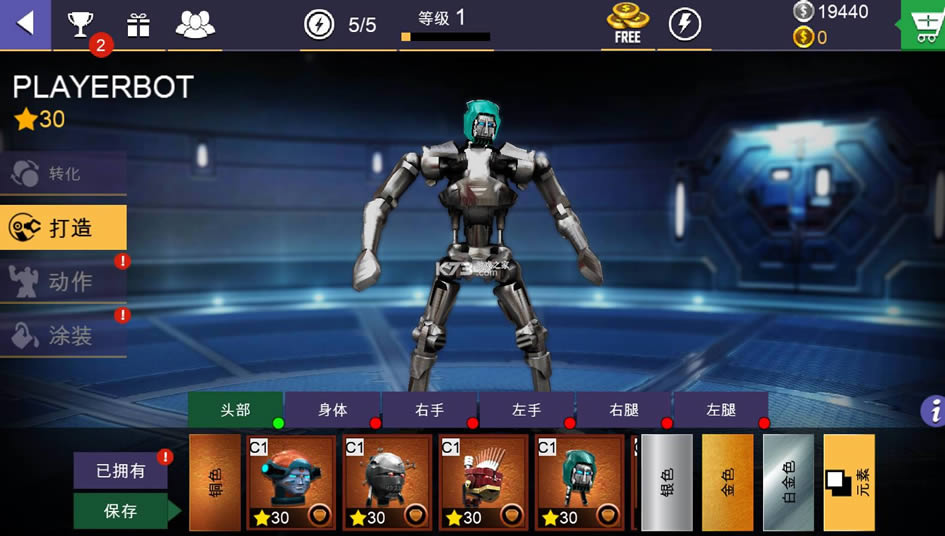Open the 动作 moves menu
This screenshot has height=536, width=945.
(x=63, y=282)
